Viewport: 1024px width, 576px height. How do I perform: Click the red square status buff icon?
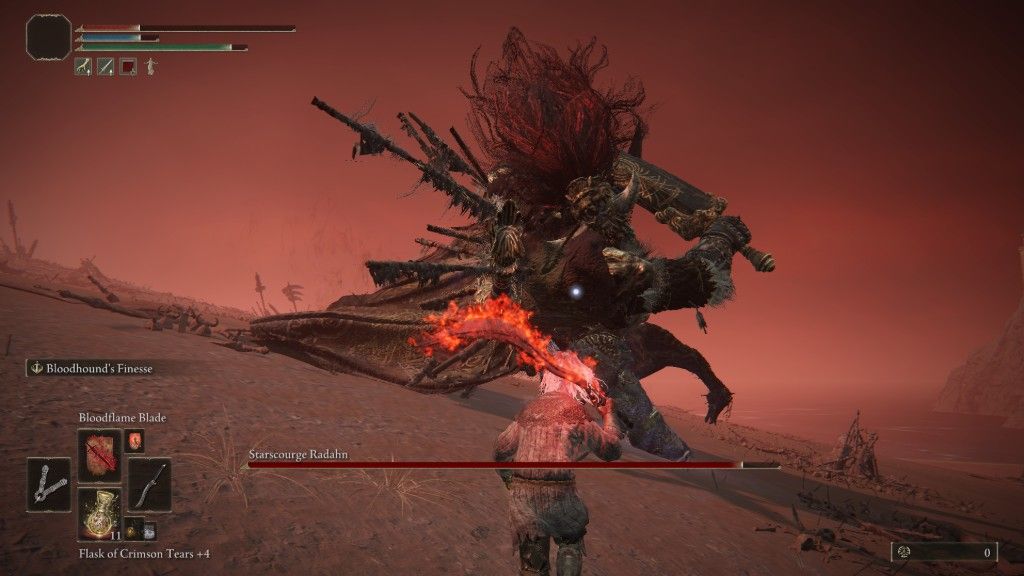click(x=128, y=67)
